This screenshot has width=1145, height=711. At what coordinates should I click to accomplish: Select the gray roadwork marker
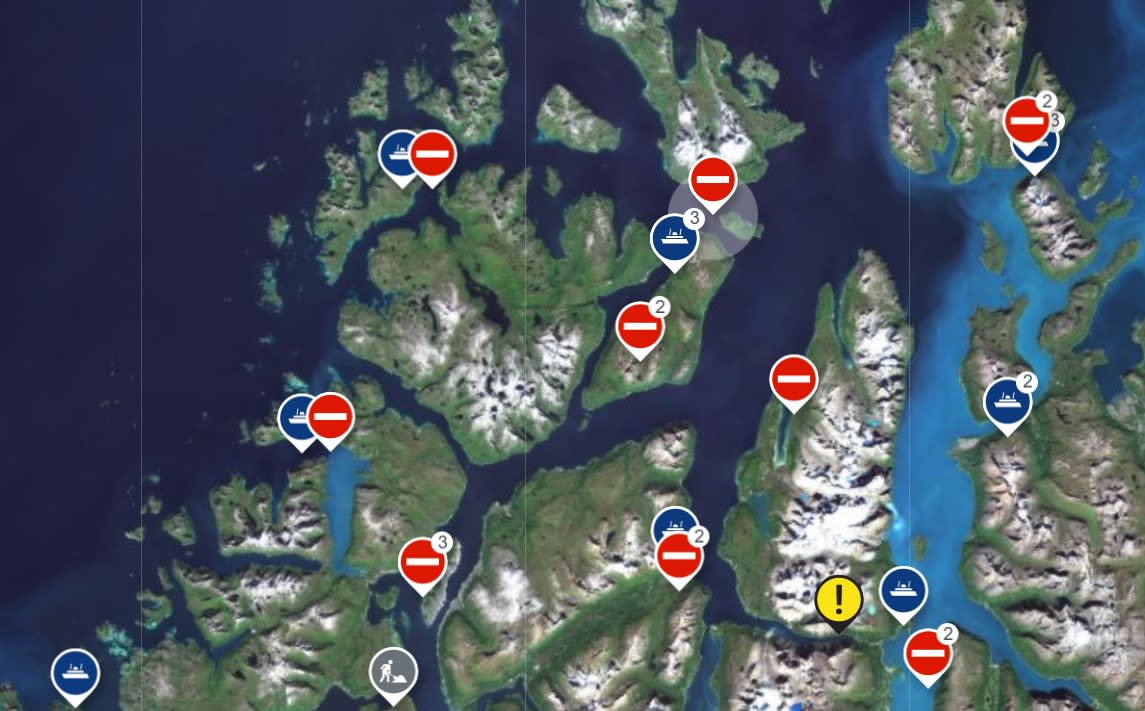point(393,671)
